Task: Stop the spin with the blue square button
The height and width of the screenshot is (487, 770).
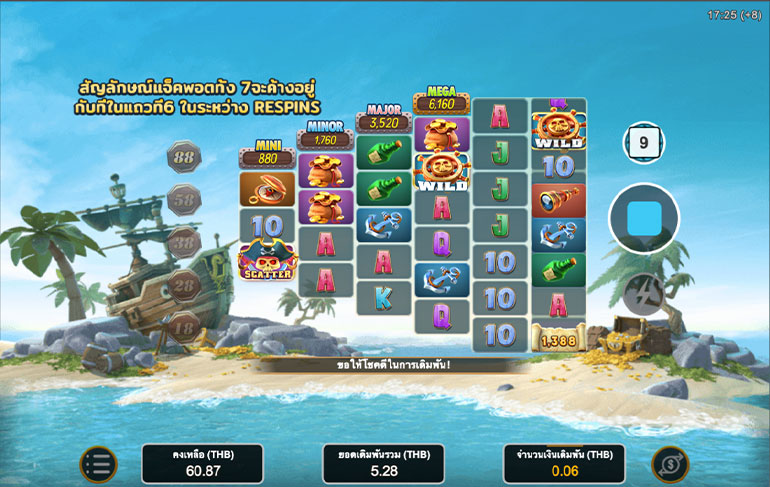Action: pos(644,218)
